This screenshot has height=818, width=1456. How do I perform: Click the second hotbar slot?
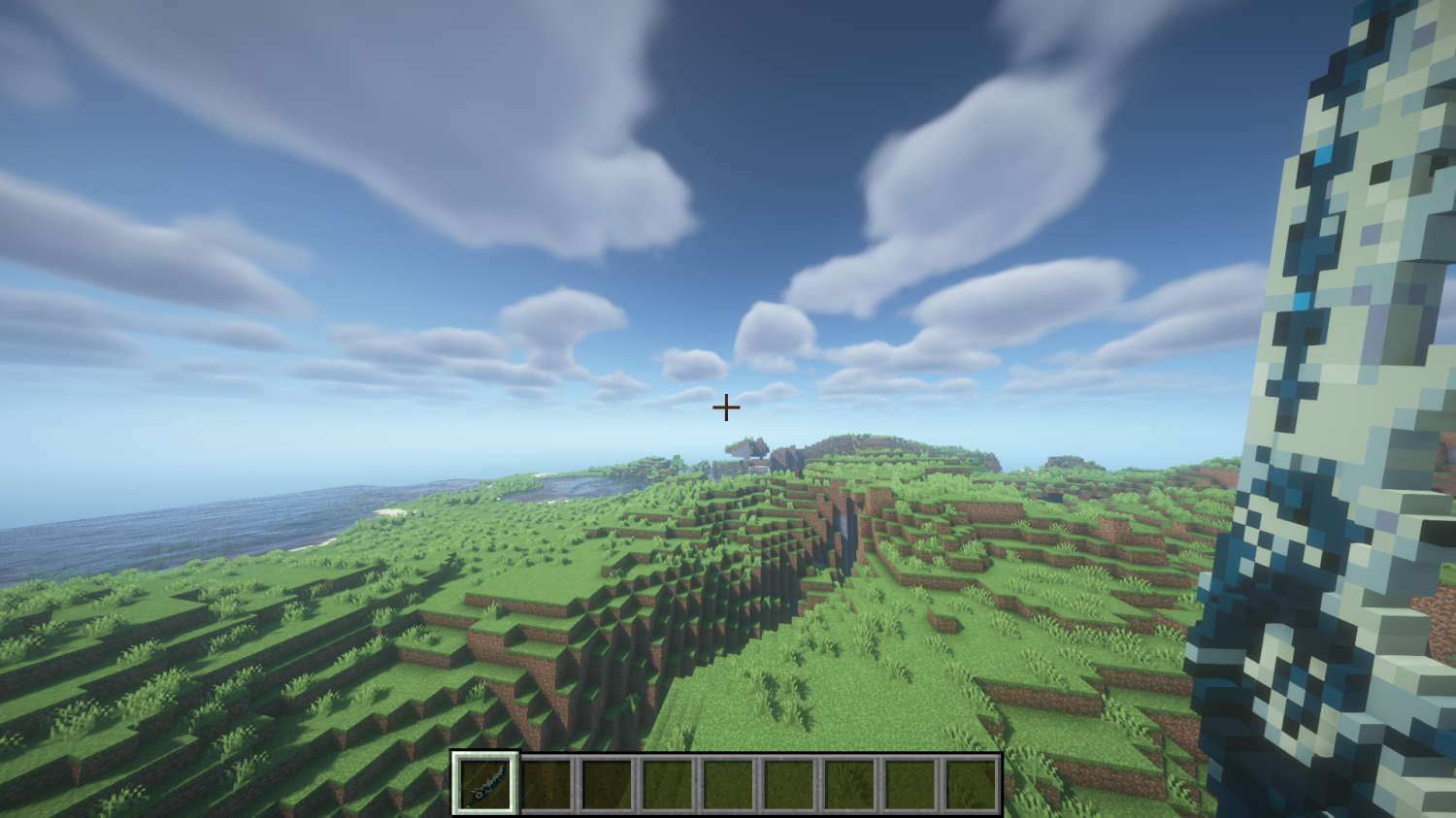click(x=546, y=784)
